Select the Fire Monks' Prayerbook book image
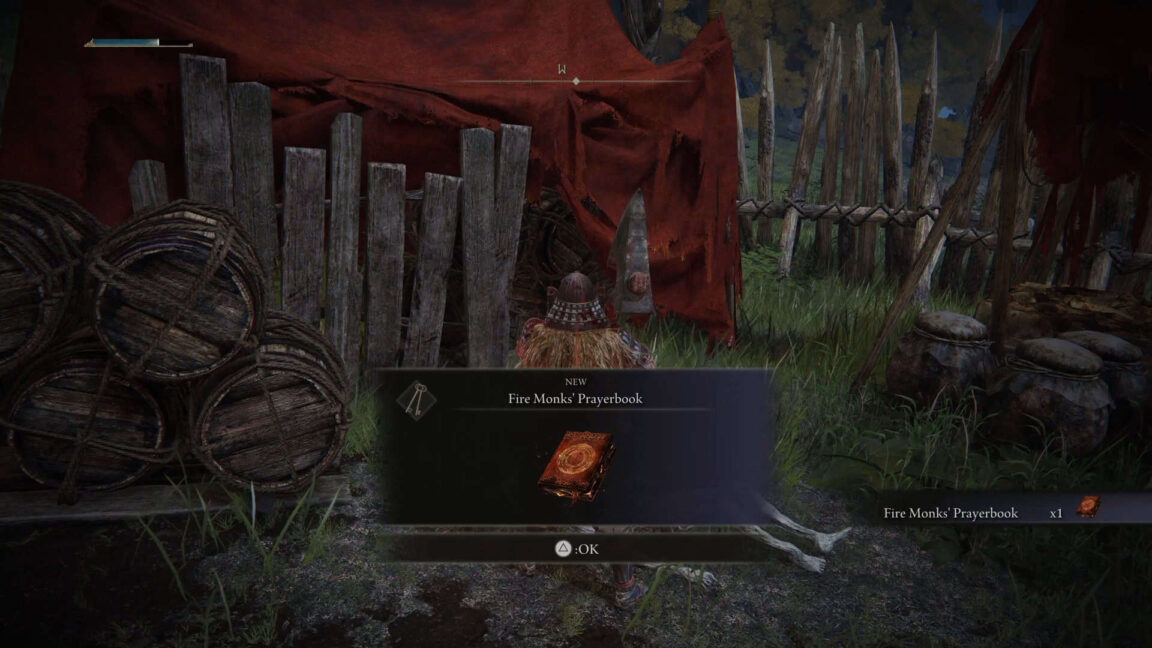Screen dimensions: 1152x648 coord(574,465)
